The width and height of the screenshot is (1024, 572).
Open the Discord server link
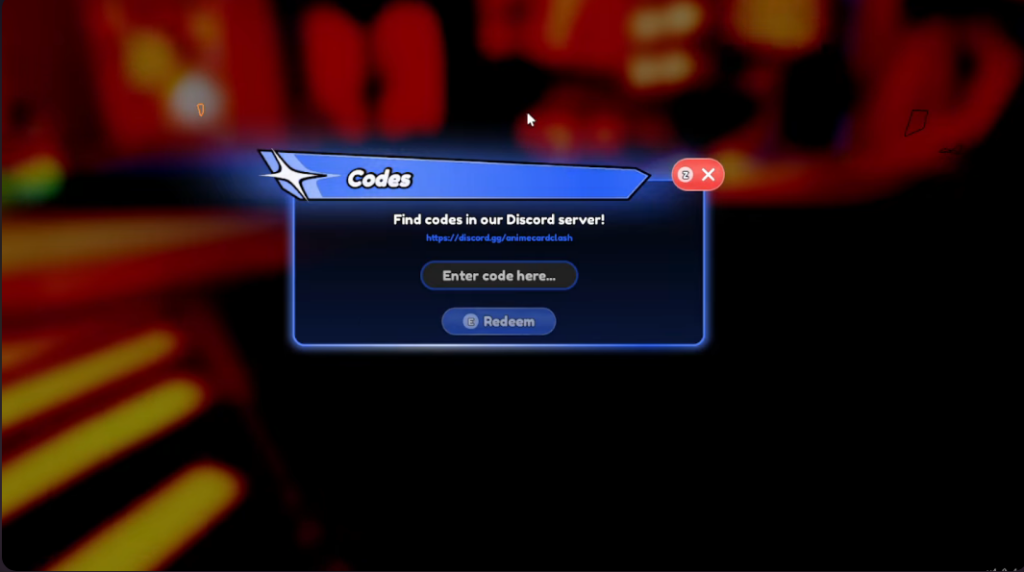tap(499, 238)
